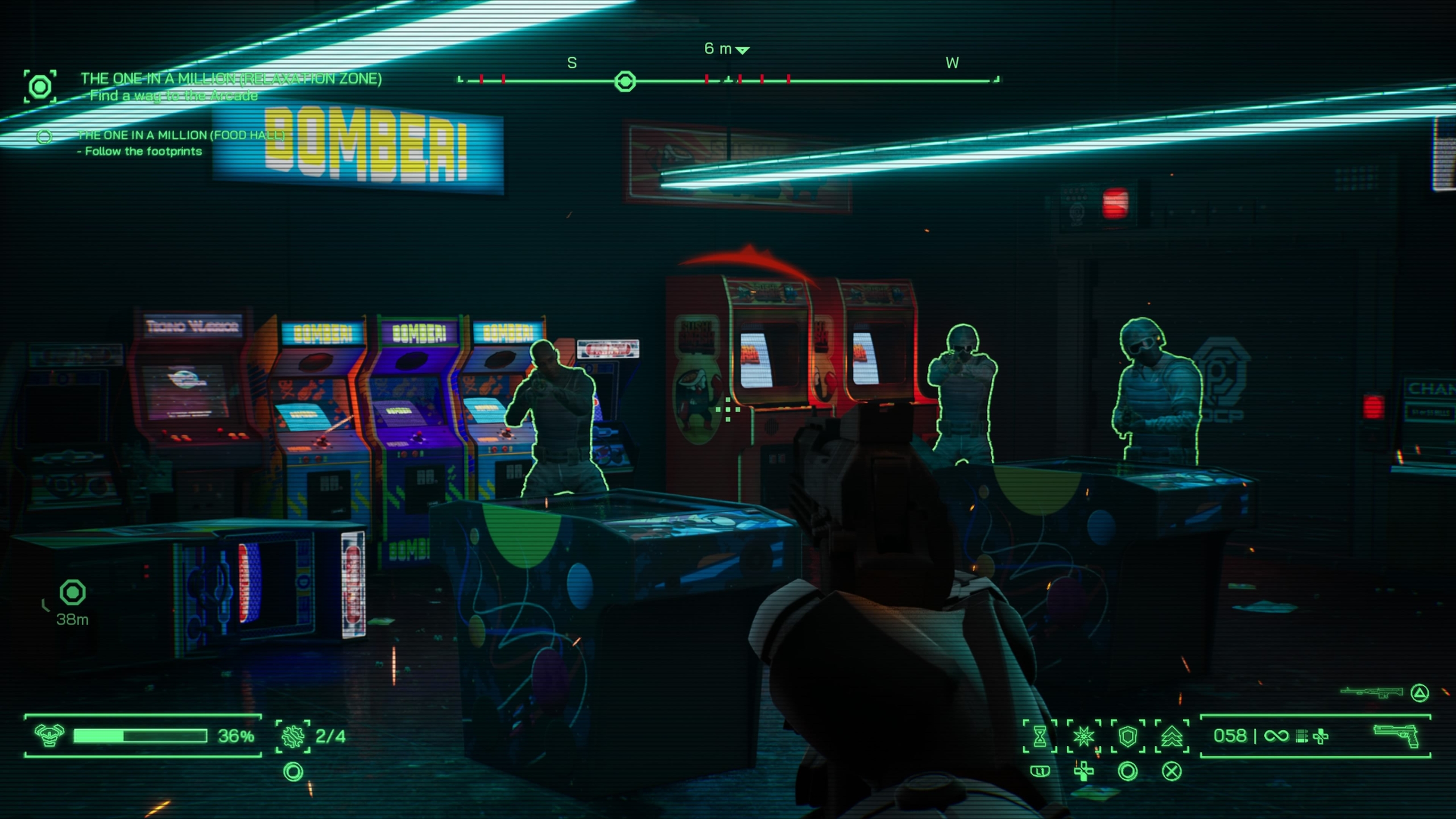Click the objective marker on the compass

pos(625,81)
